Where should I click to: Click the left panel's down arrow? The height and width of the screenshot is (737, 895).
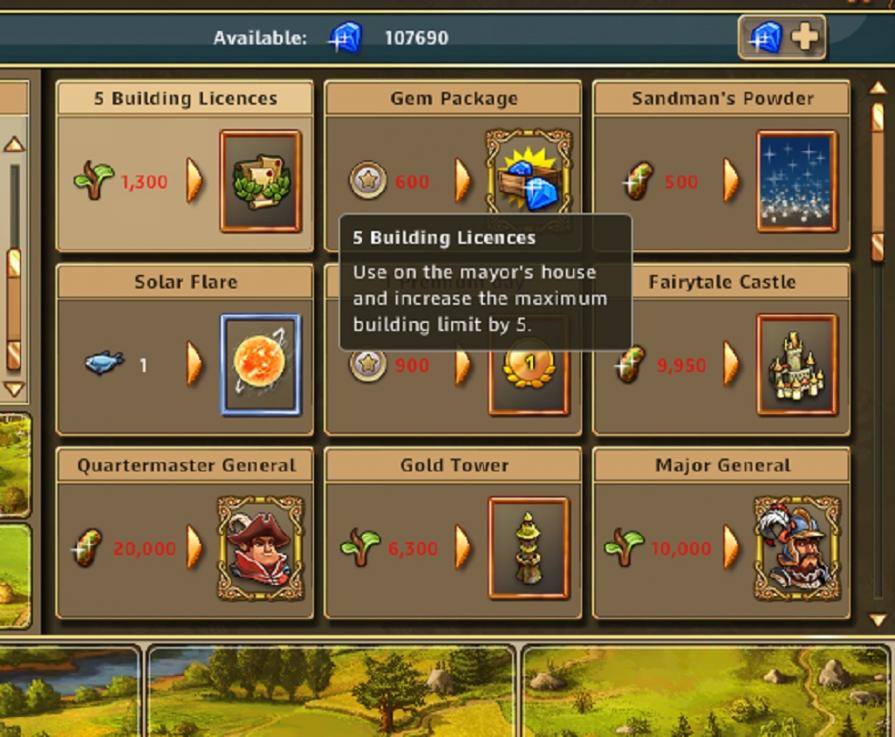click(x=14, y=388)
